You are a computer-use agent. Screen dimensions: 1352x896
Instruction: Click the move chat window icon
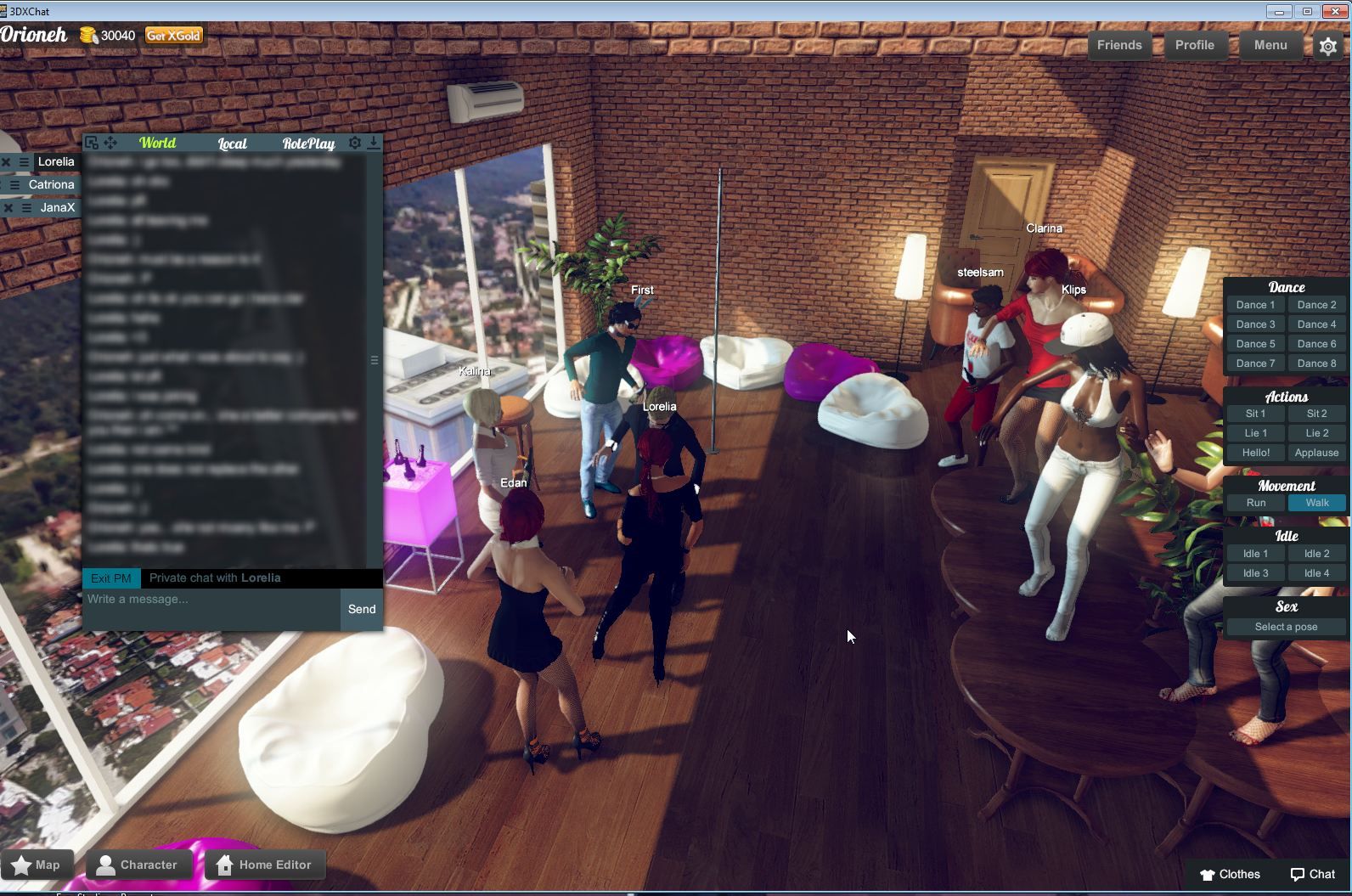pyautogui.click(x=110, y=143)
